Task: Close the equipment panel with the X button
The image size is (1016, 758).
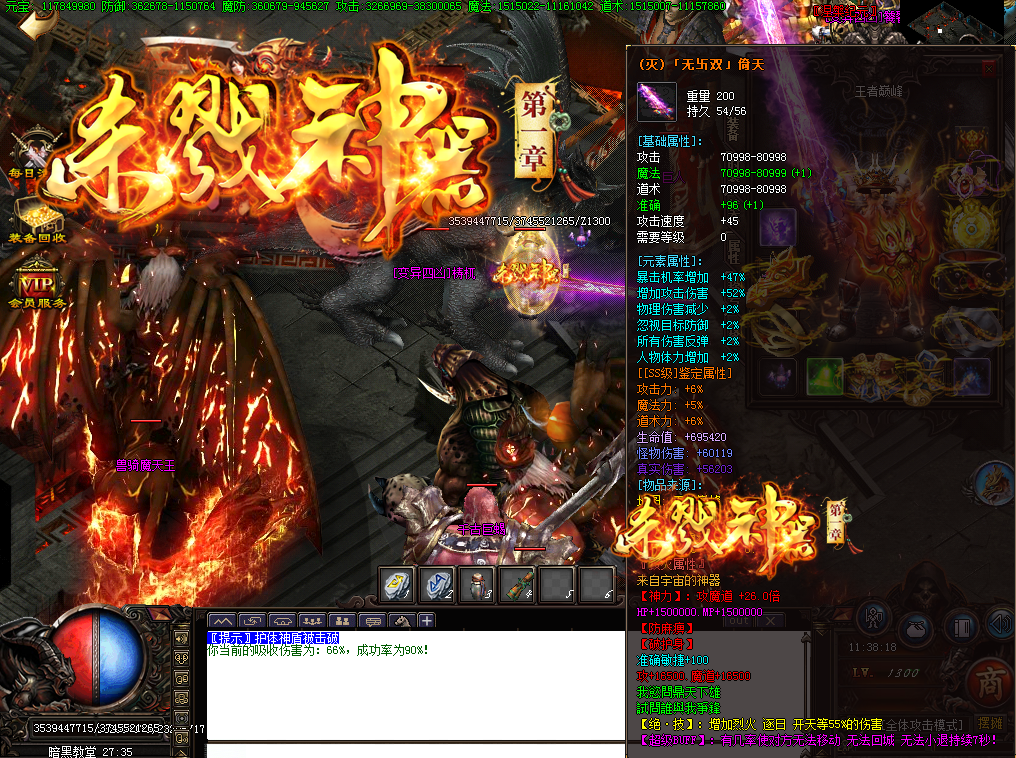Action: click(x=988, y=68)
